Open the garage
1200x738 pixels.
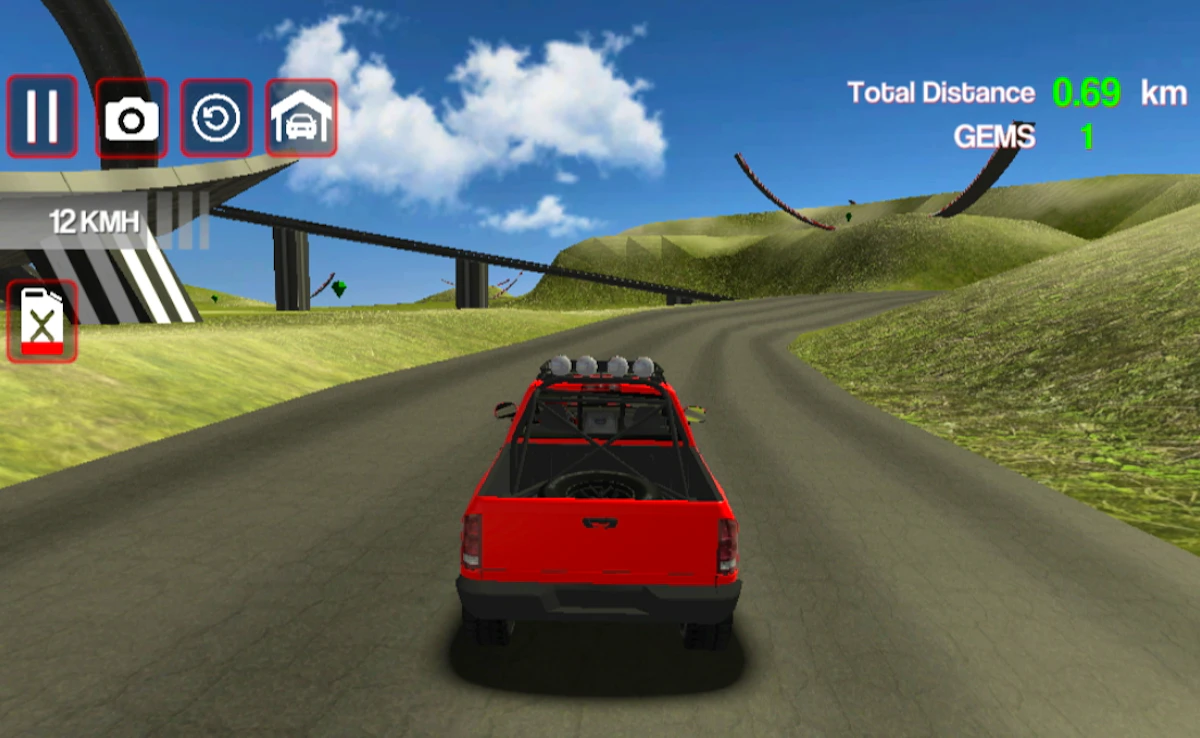click(301, 119)
